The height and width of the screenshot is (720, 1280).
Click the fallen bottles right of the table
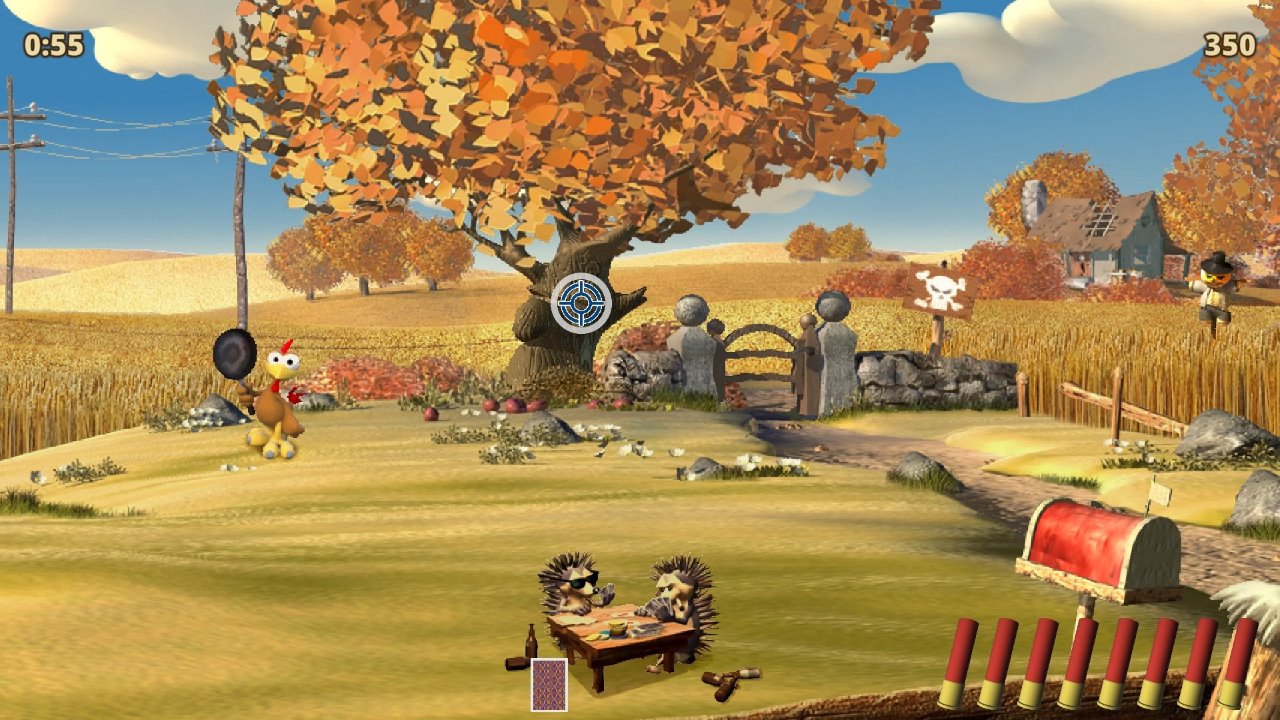728,678
